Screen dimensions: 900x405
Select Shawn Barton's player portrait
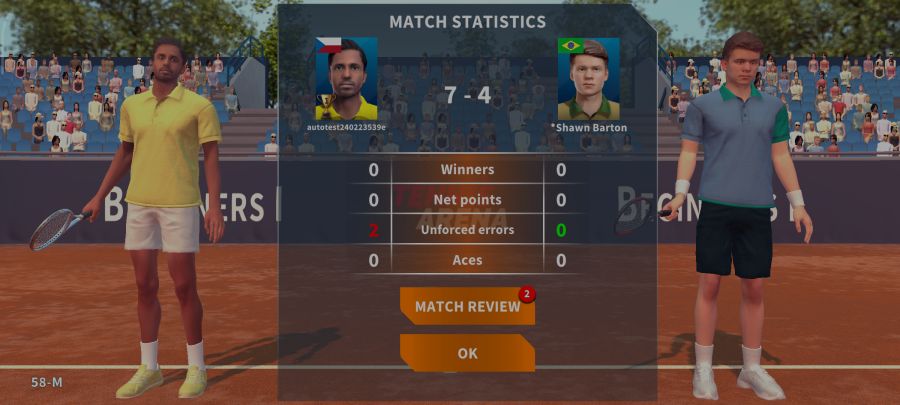(588, 80)
